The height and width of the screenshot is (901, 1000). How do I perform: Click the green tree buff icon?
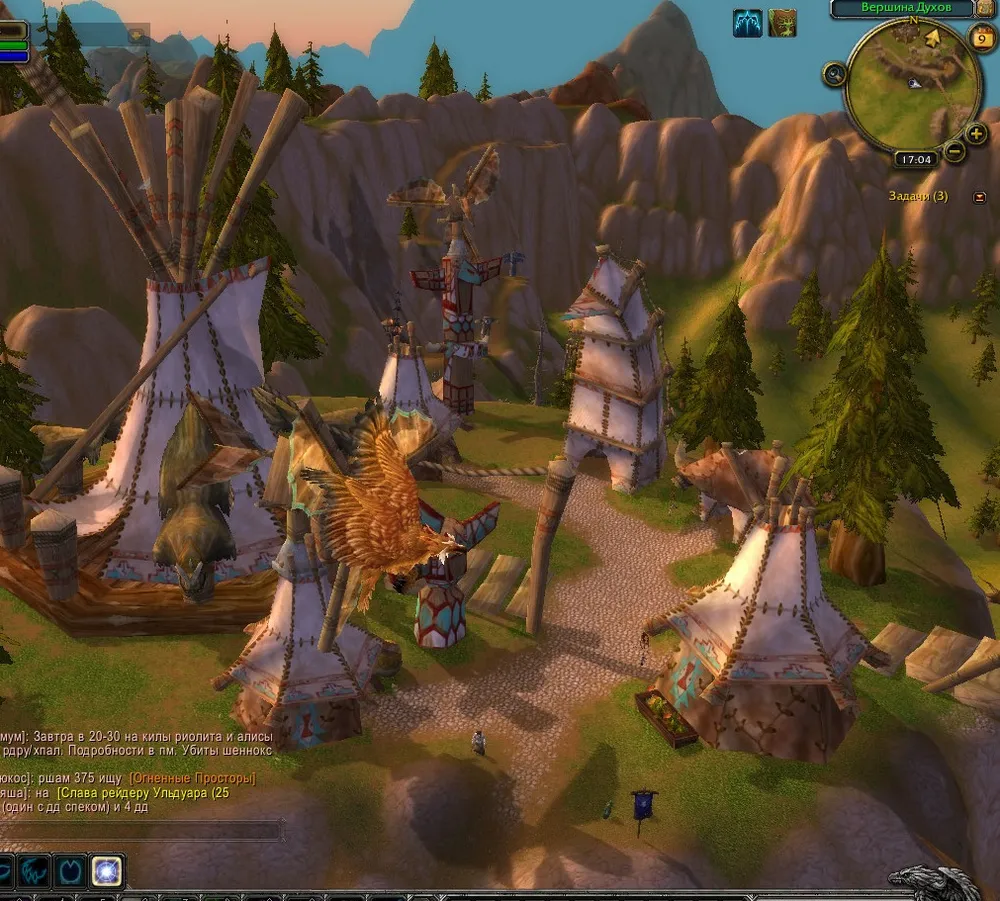tap(782, 23)
